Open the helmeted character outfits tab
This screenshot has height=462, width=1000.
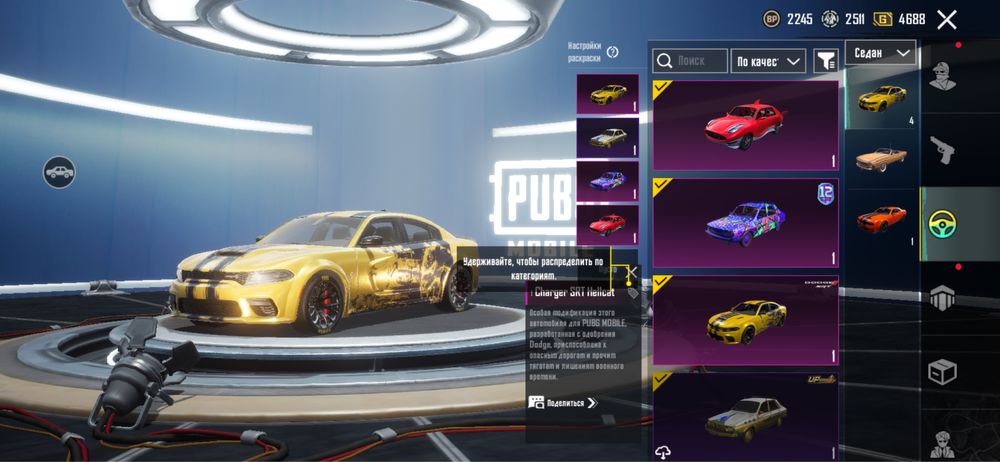[942, 76]
